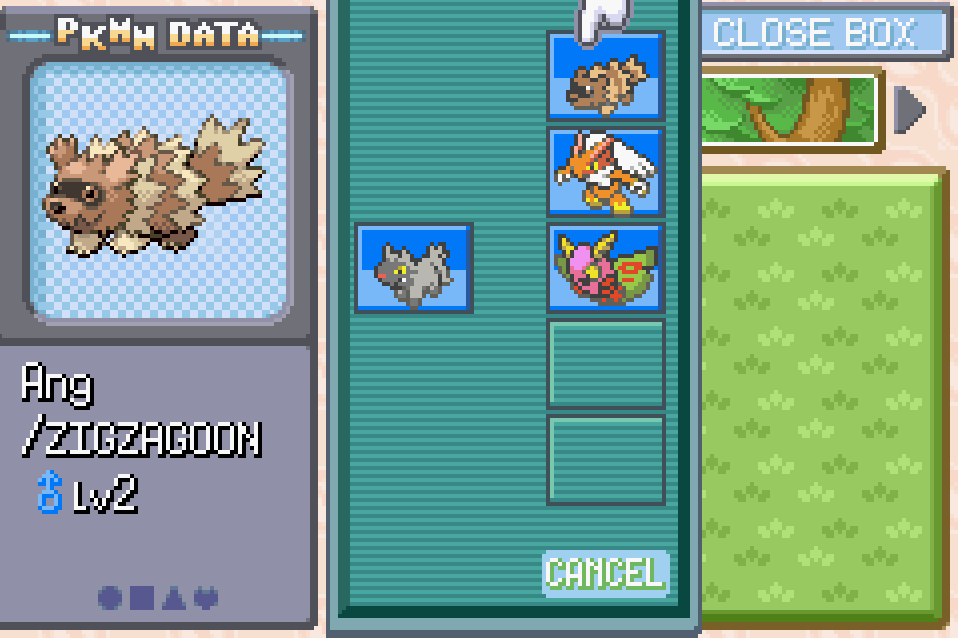The width and height of the screenshot is (958, 638).
Task: Select the Combusken party slot
Action: point(605,172)
